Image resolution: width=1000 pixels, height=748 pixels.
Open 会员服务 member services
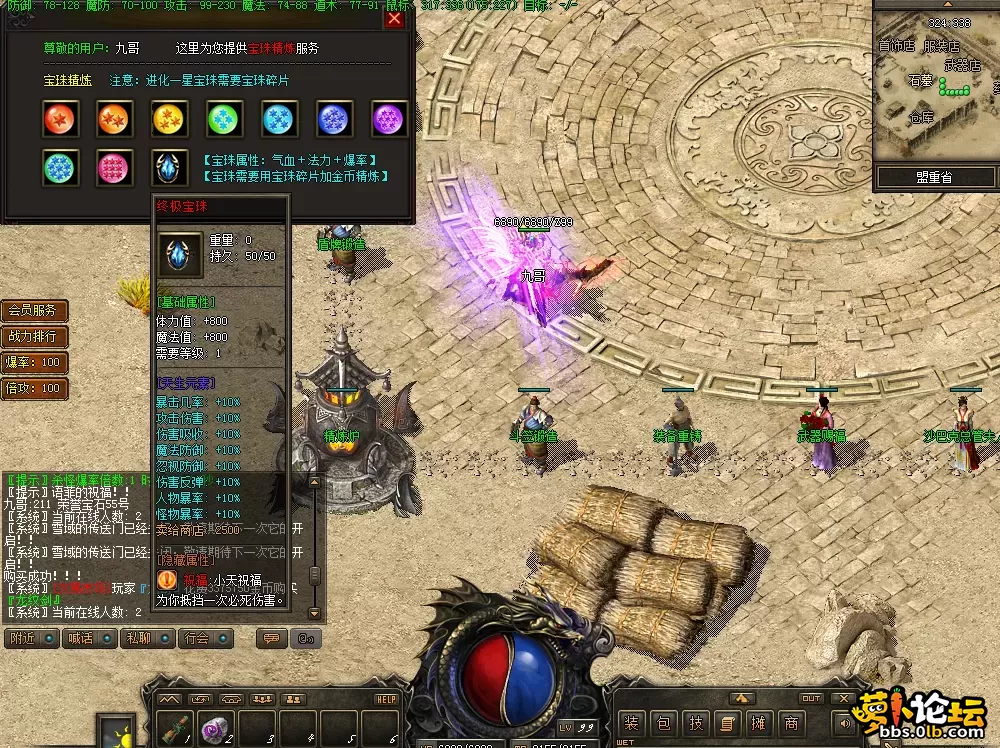pyautogui.click(x=34, y=310)
